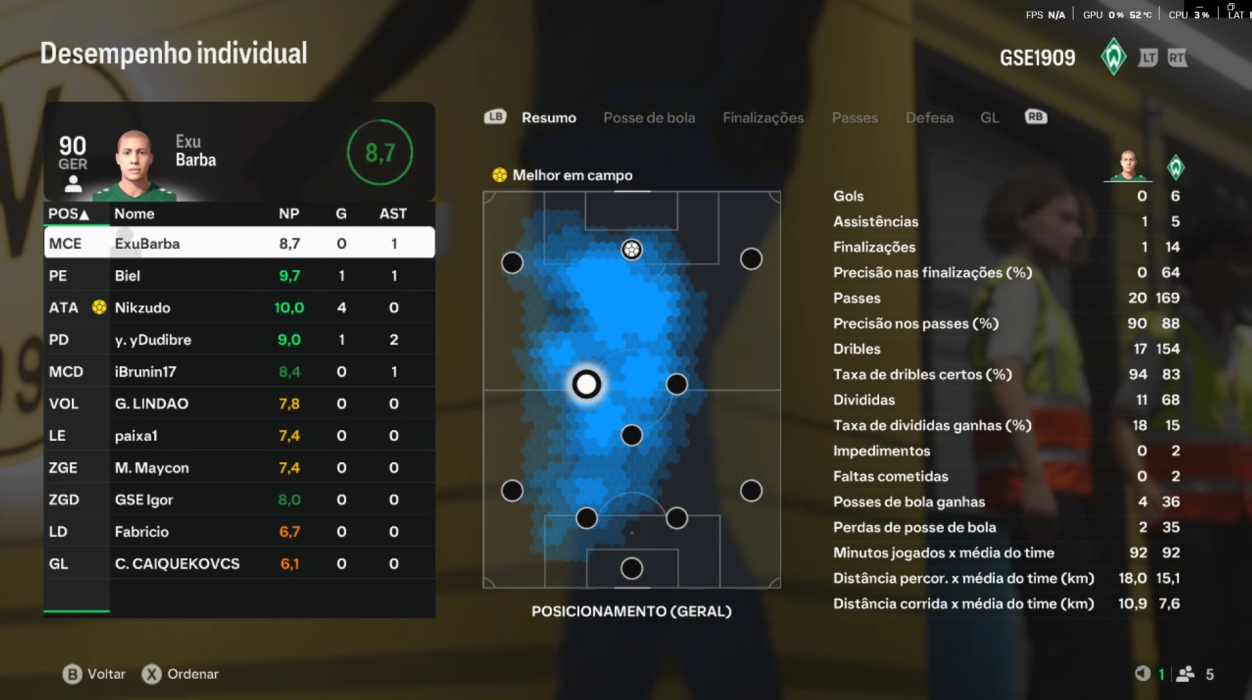Select the Passes tab

coord(854,118)
